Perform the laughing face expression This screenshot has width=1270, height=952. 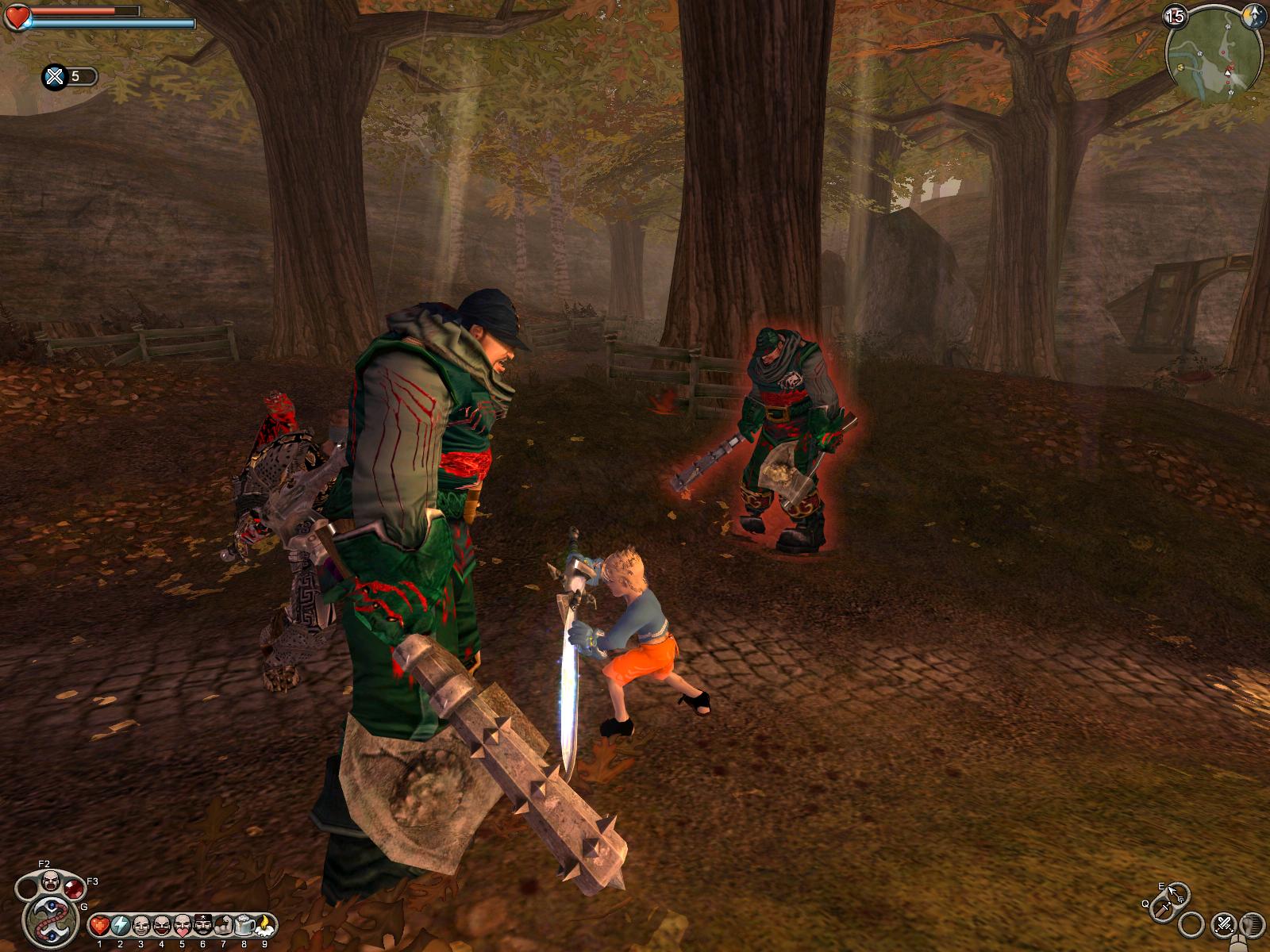click(140, 925)
